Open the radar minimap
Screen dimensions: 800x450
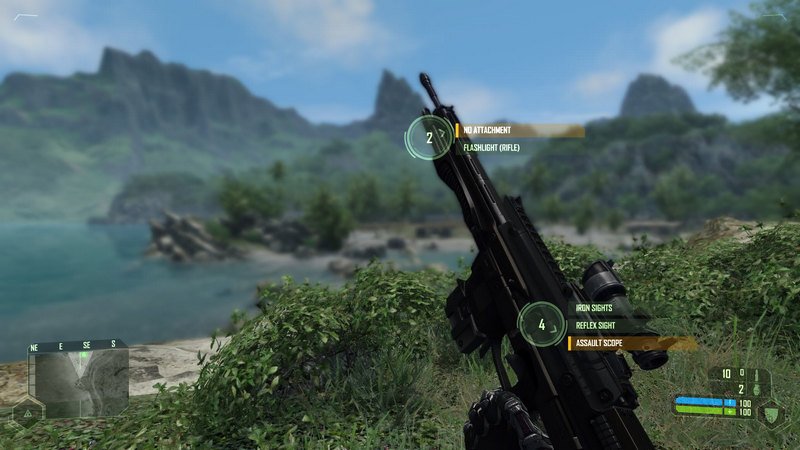click(78, 378)
